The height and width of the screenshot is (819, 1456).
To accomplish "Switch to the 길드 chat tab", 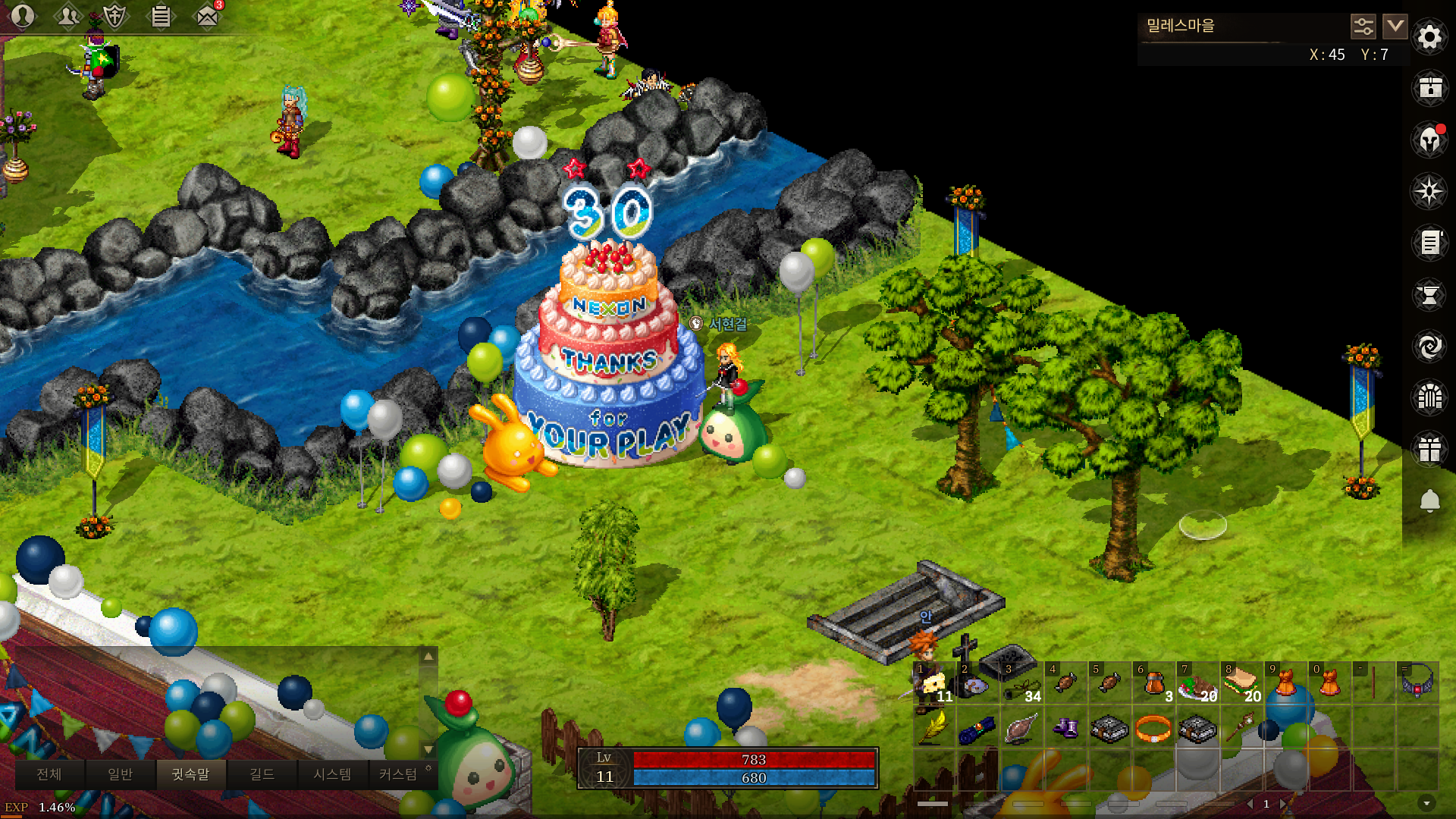I will pos(262,774).
